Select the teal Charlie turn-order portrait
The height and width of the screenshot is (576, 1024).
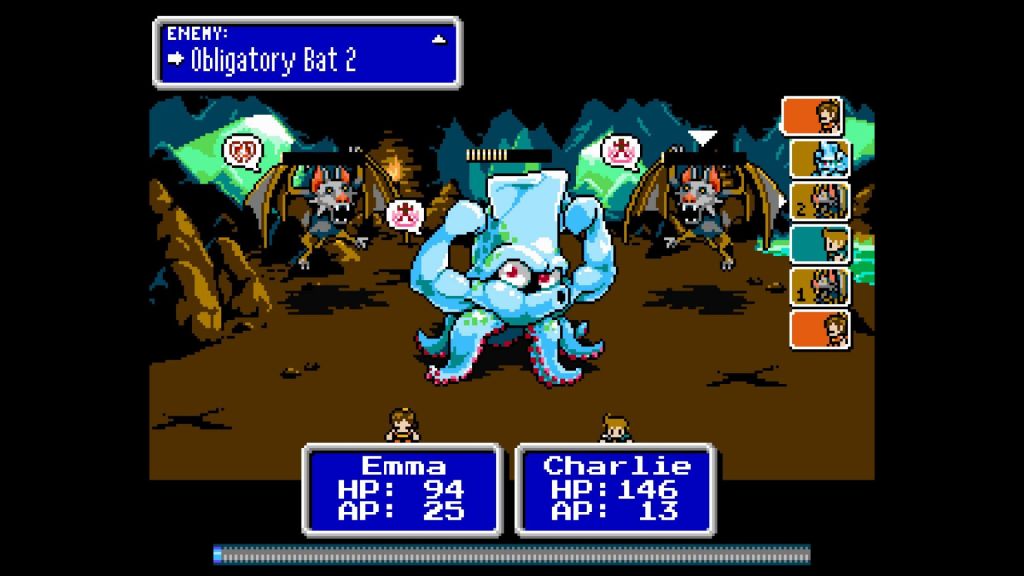(x=821, y=243)
